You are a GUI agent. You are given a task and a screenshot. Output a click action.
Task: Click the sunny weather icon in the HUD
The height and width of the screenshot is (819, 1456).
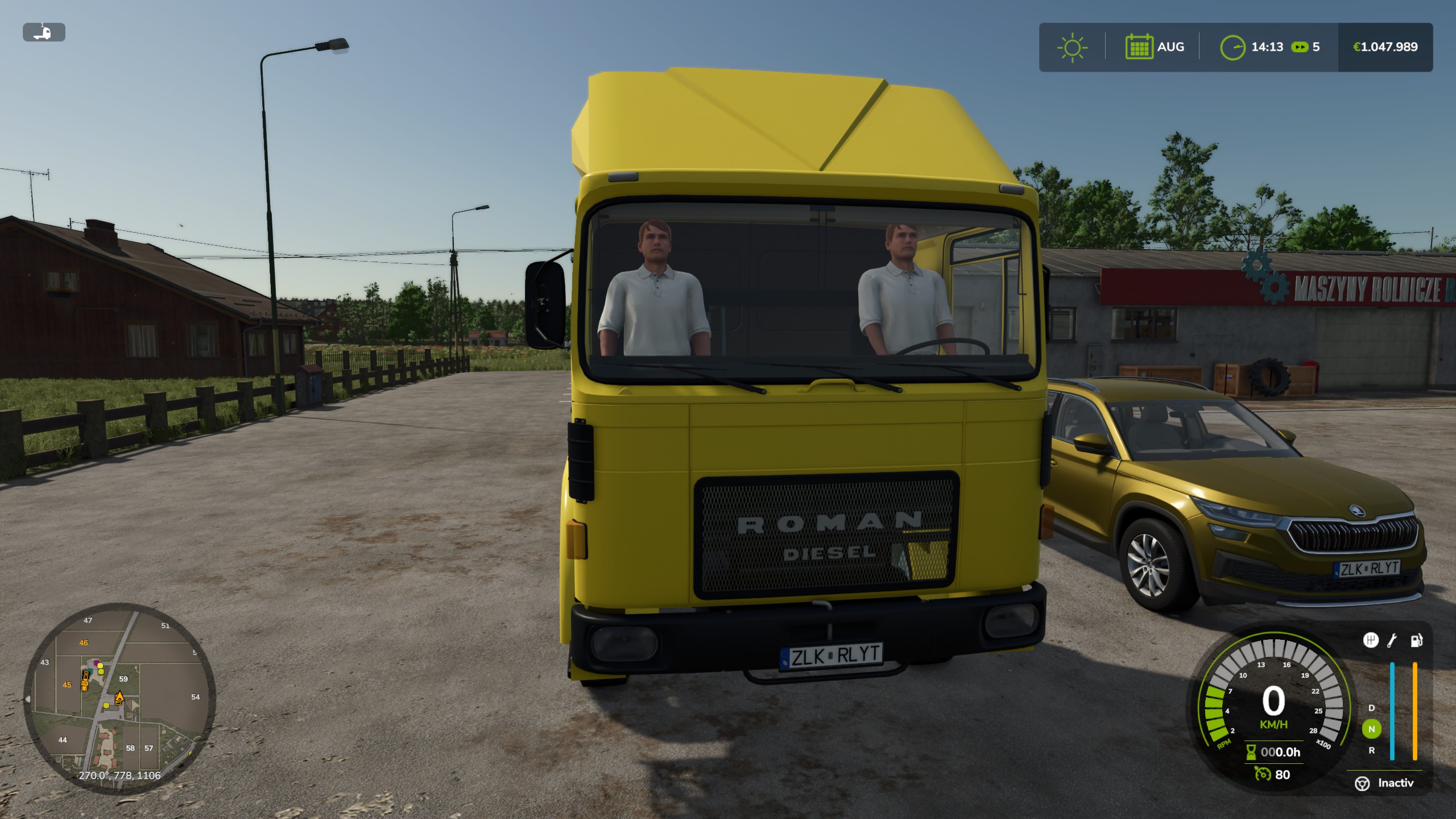pos(1072,47)
